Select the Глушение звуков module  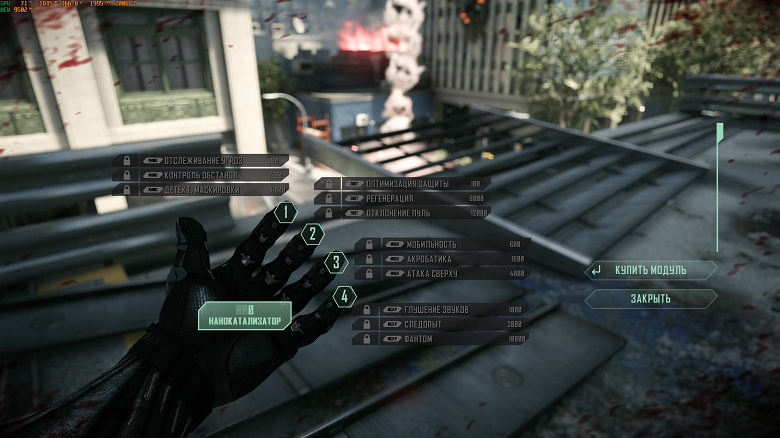coord(440,310)
